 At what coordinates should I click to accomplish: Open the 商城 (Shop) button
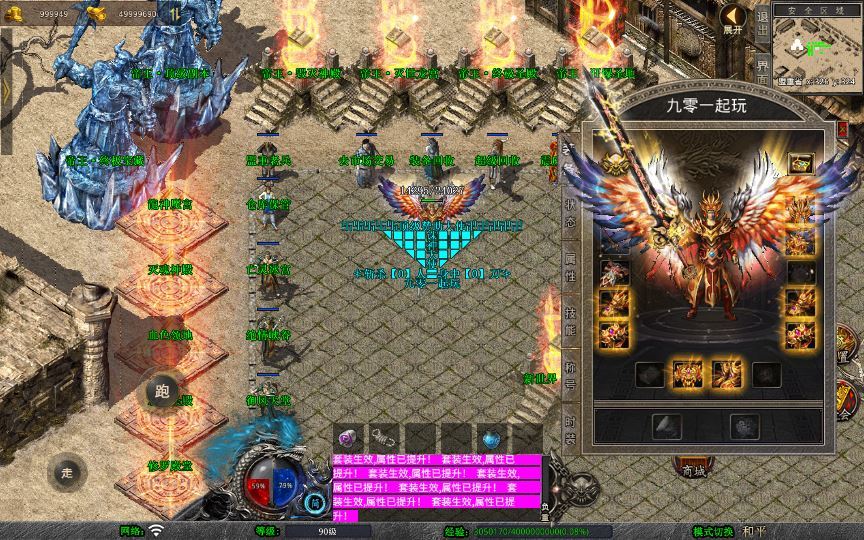(689, 468)
